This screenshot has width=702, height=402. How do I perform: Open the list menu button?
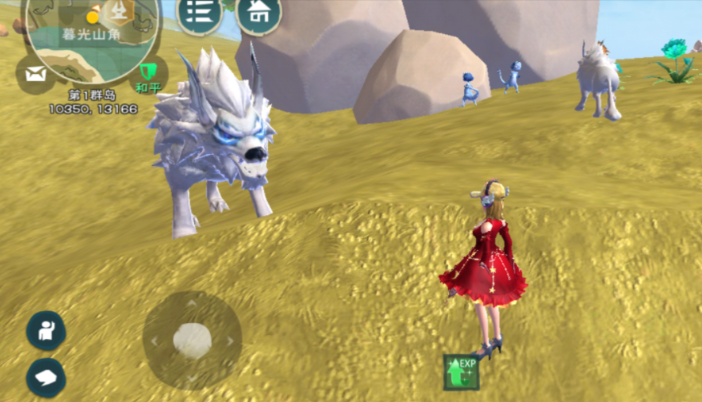[199, 14]
